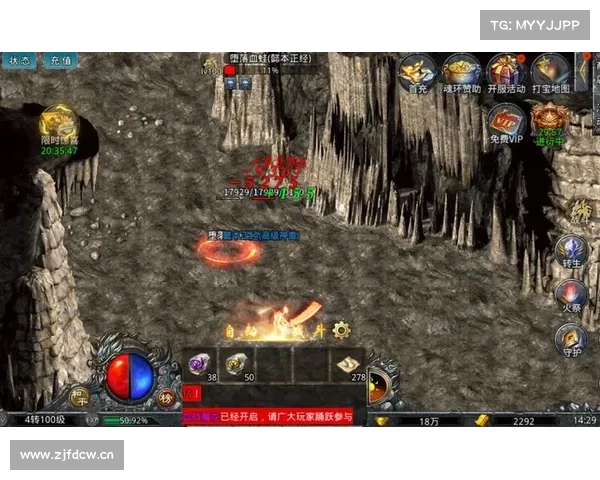Open the 魂环赞助 sponsor icon
Image resolution: width=600 pixels, height=480 pixels.
(462, 70)
